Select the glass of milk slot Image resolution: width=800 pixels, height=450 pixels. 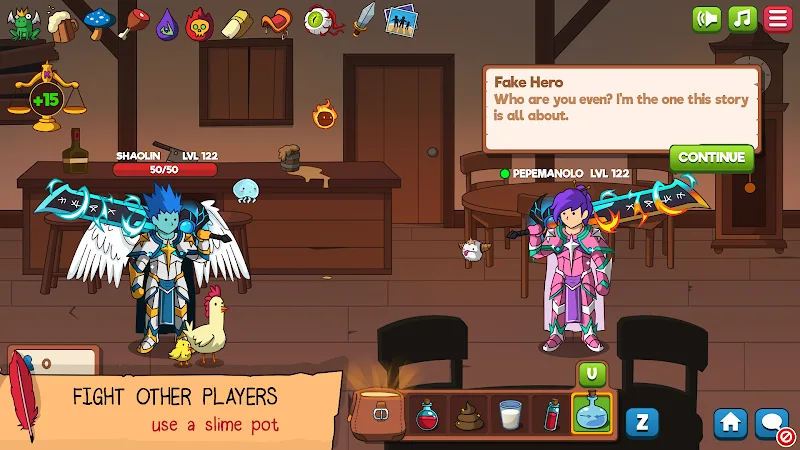click(x=510, y=413)
